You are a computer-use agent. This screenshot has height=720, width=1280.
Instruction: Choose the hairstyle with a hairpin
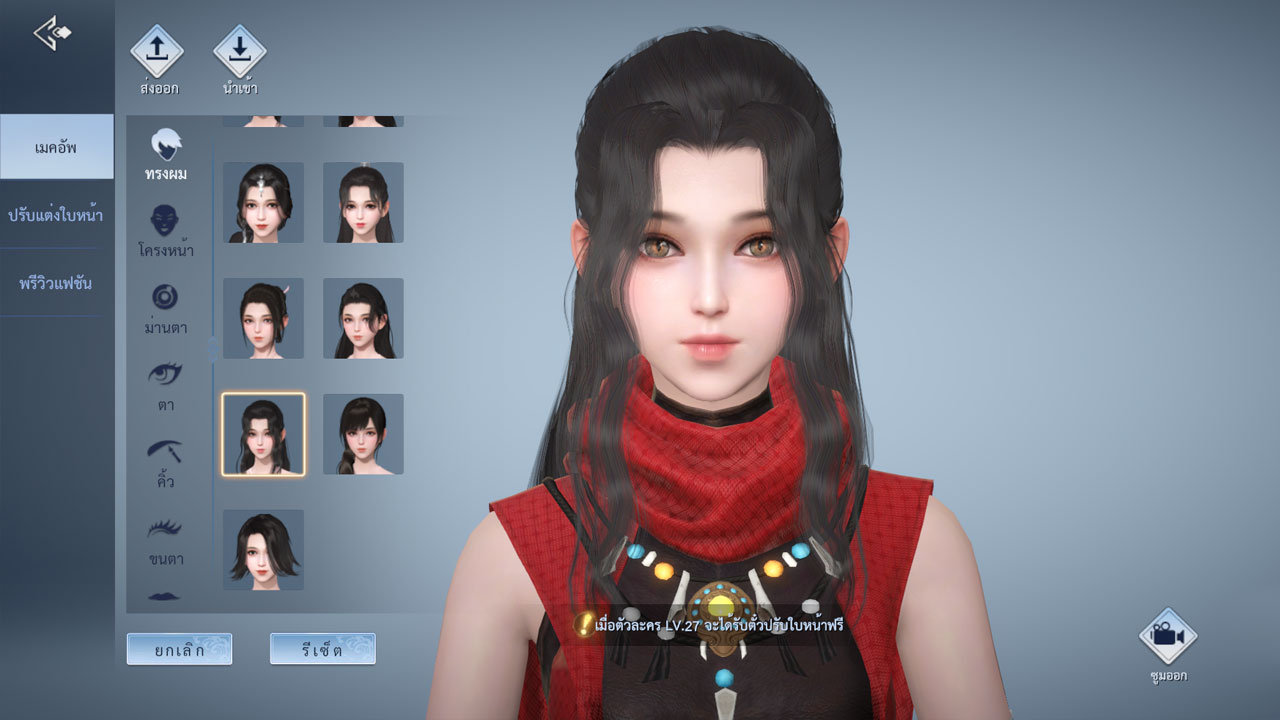point(263,318)
